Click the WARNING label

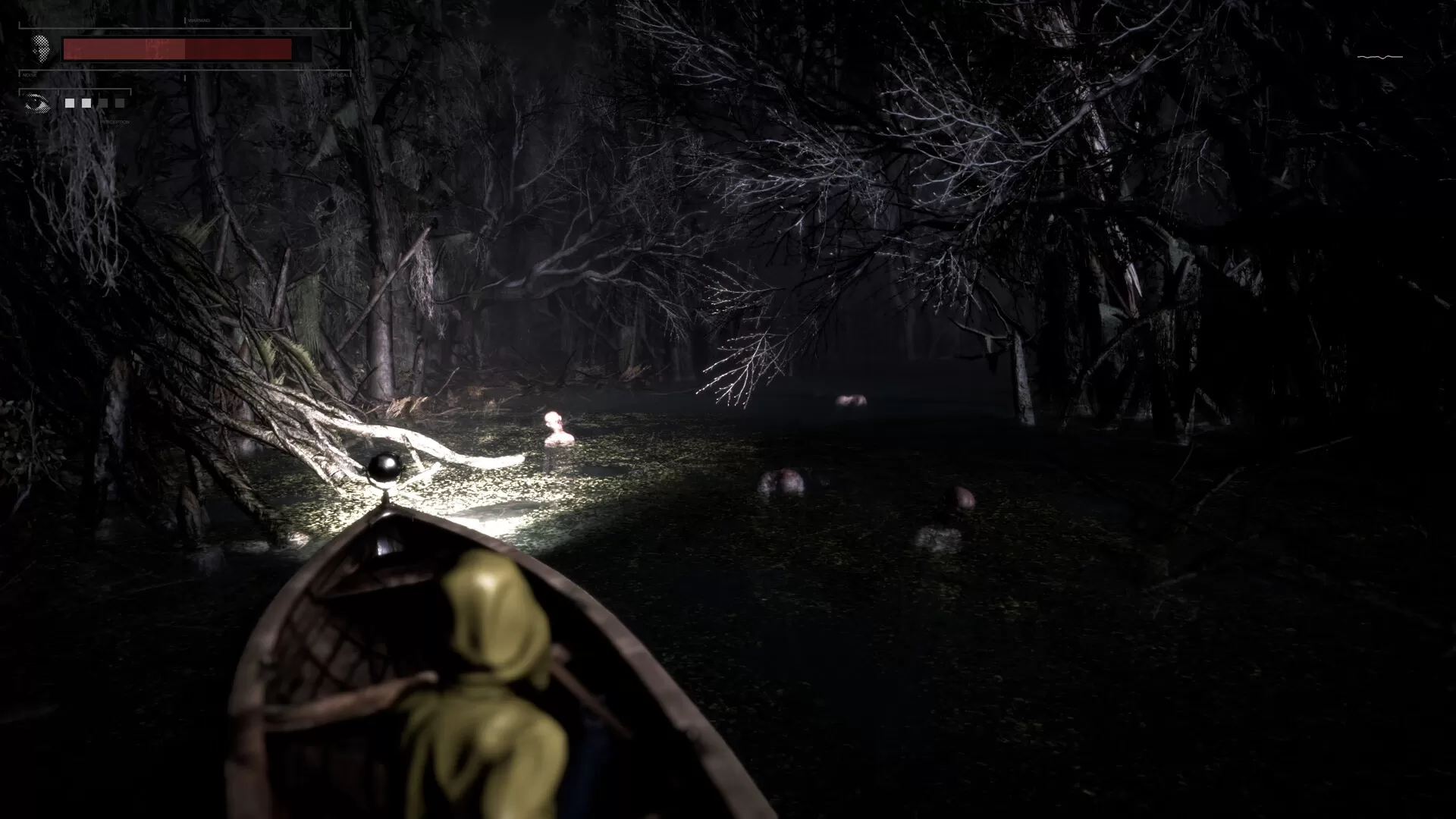(199, 20)
